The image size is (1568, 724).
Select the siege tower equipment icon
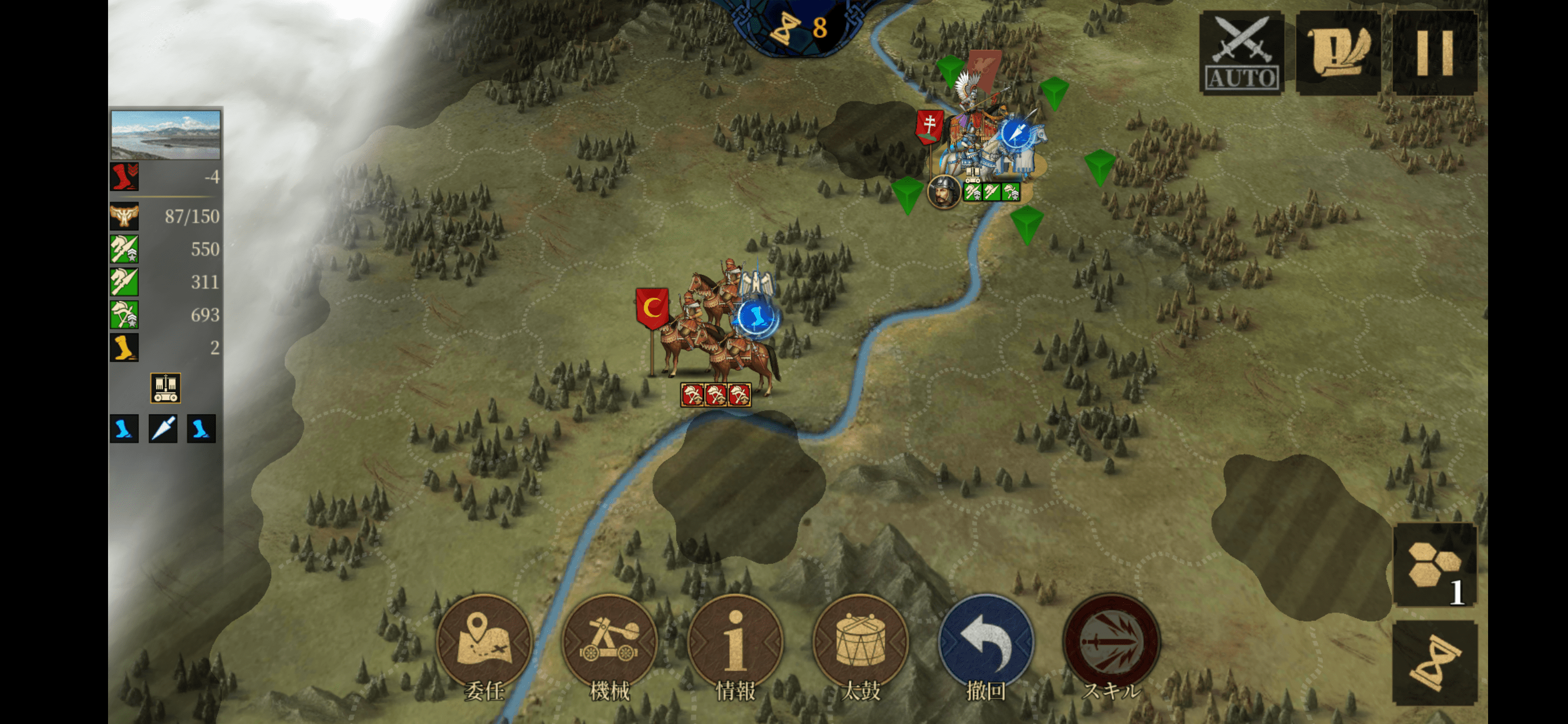tap(165, 388)
